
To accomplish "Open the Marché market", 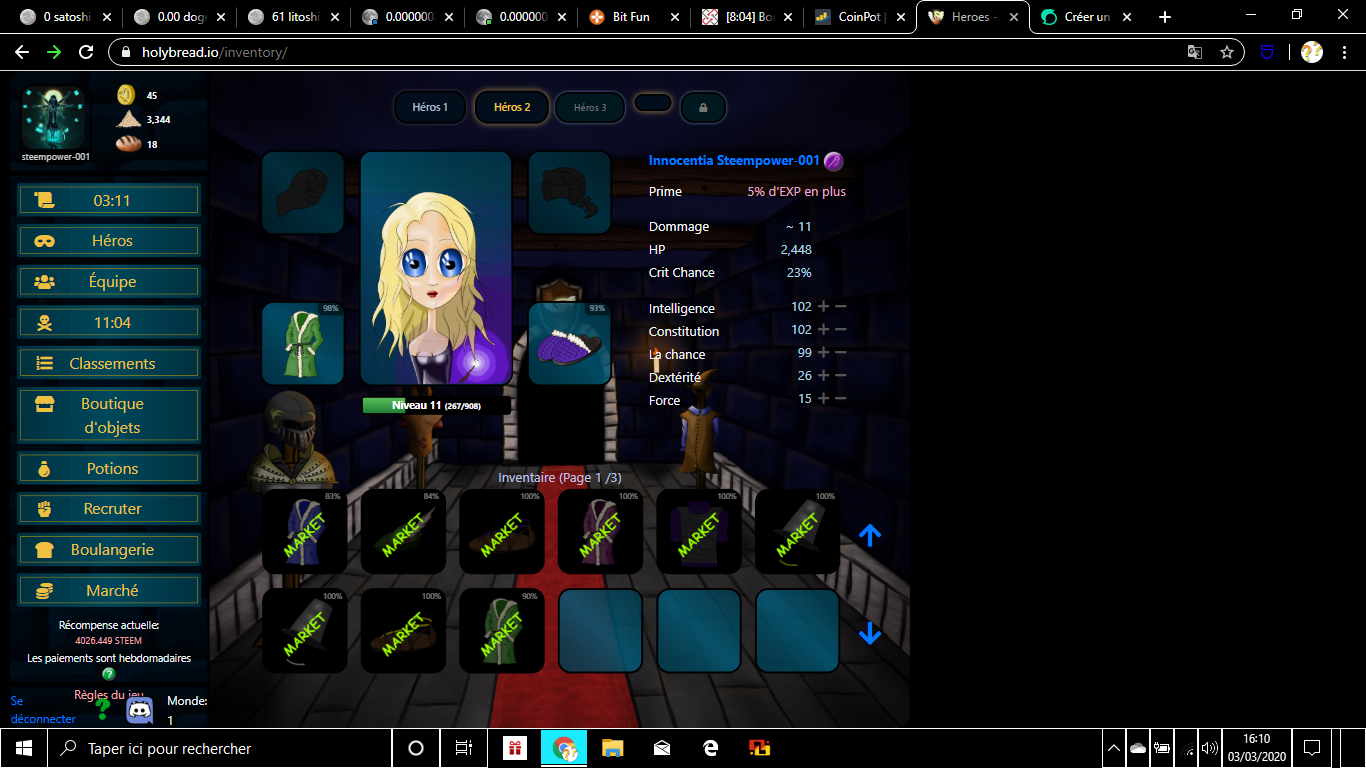I will 109,591.
